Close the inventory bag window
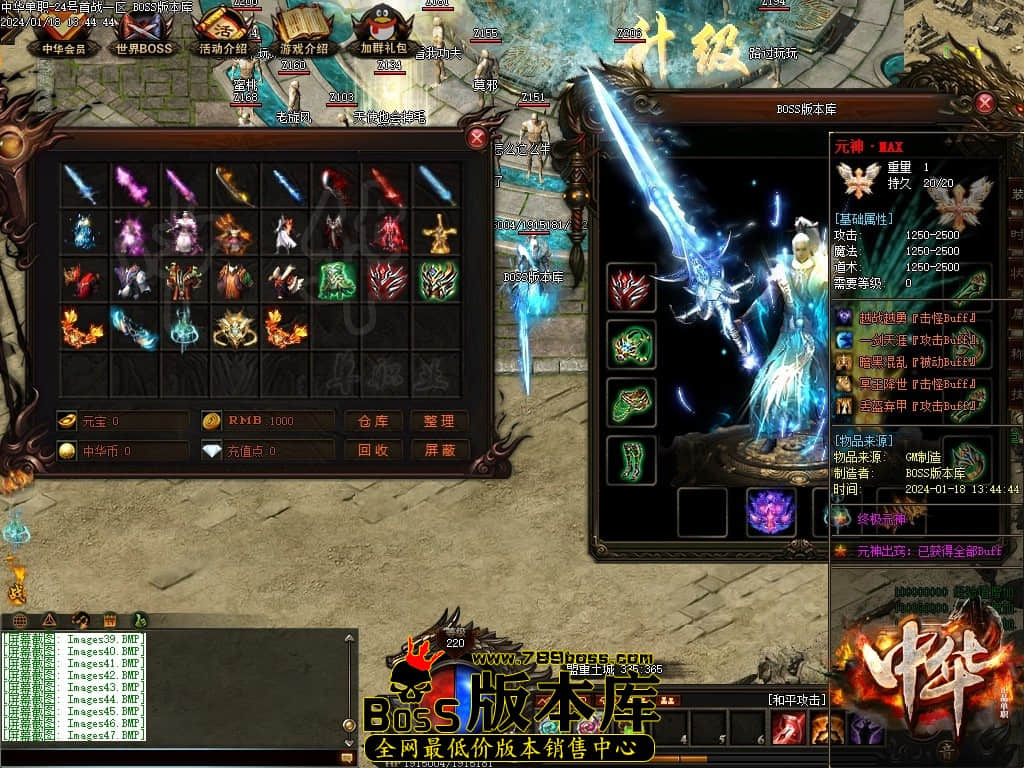 point(477,138)
